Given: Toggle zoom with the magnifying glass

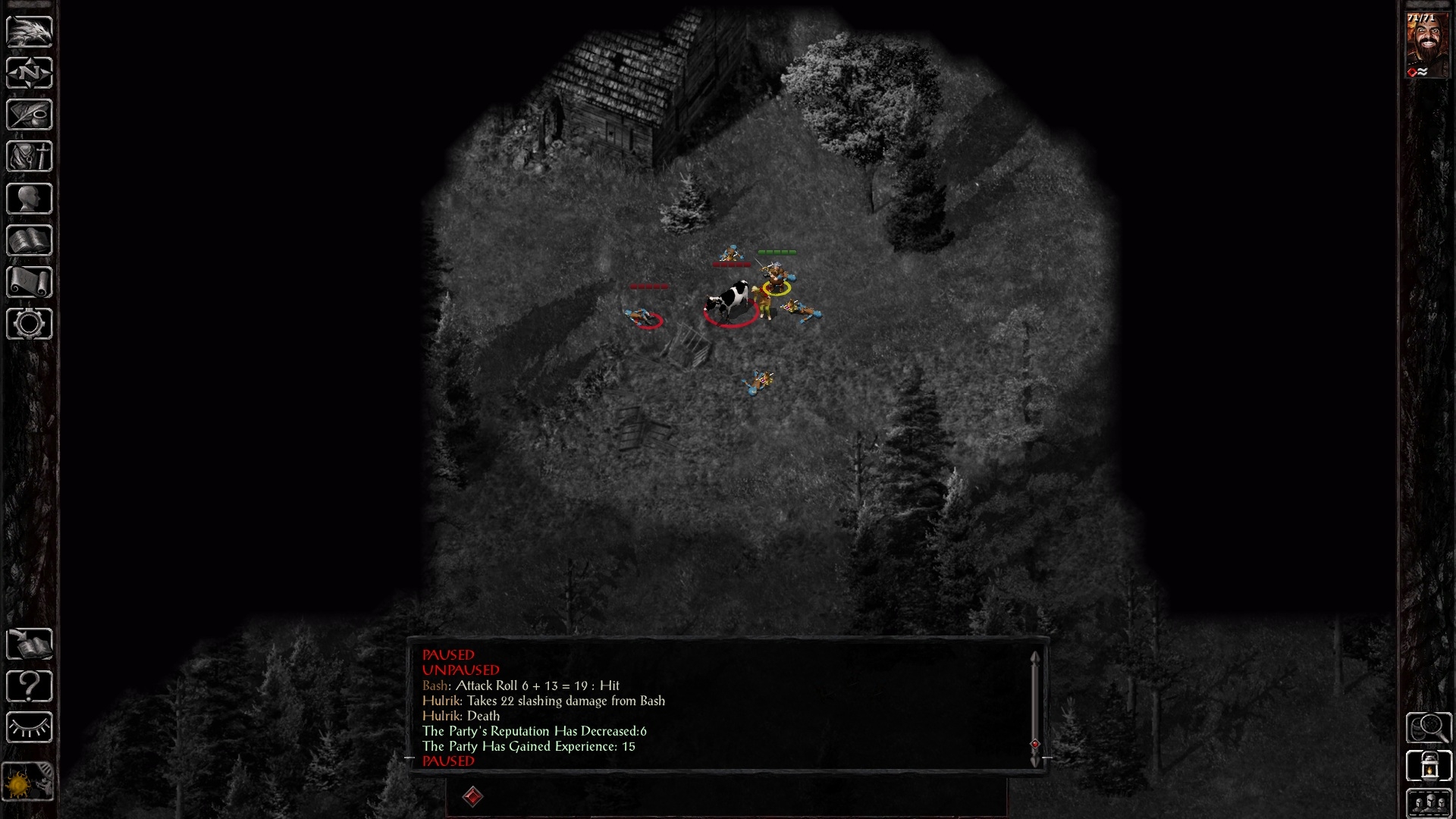Looking at the screenshot, I should tap(1429, 728).
